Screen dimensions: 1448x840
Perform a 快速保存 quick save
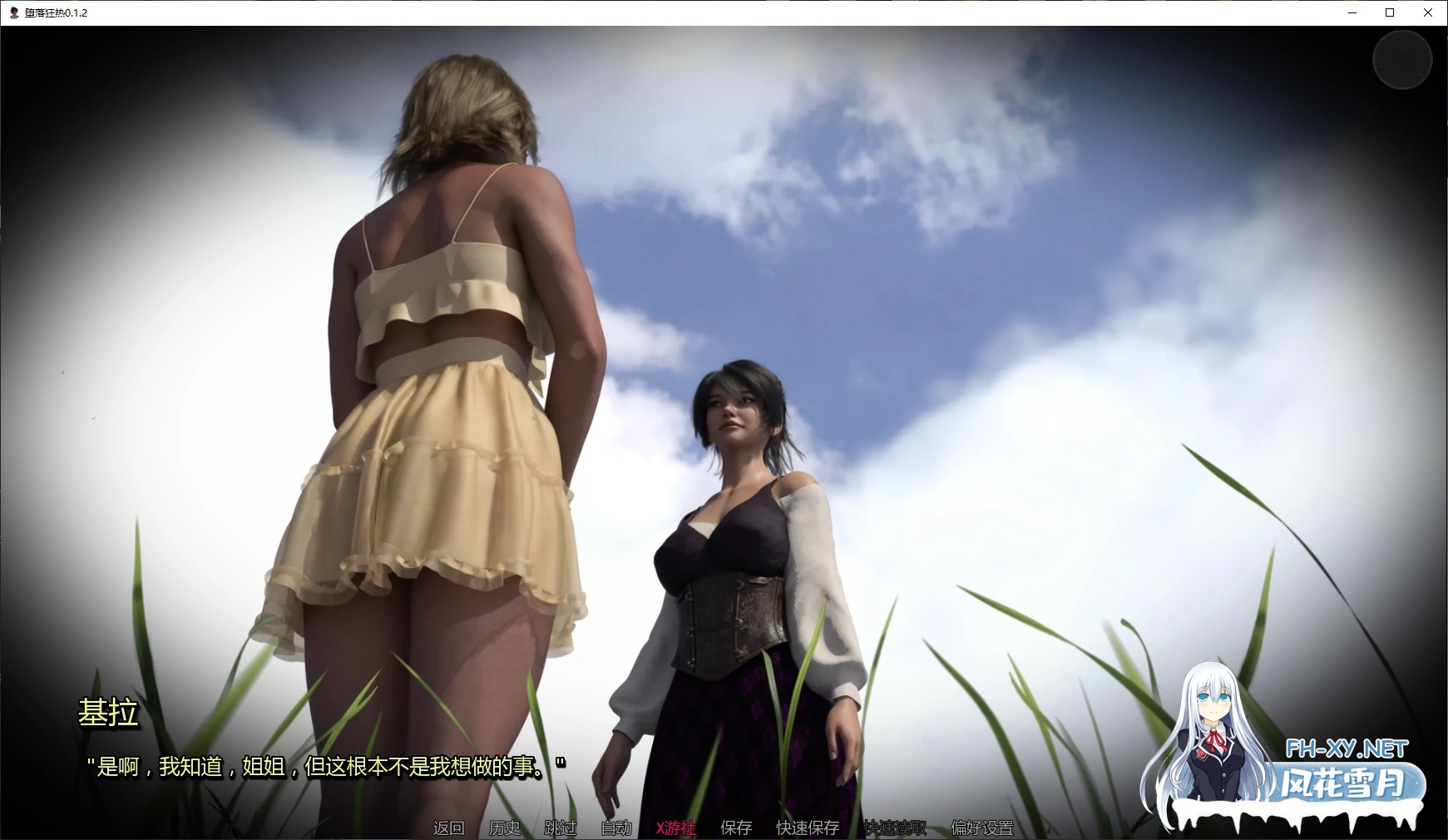click(807, 828)
